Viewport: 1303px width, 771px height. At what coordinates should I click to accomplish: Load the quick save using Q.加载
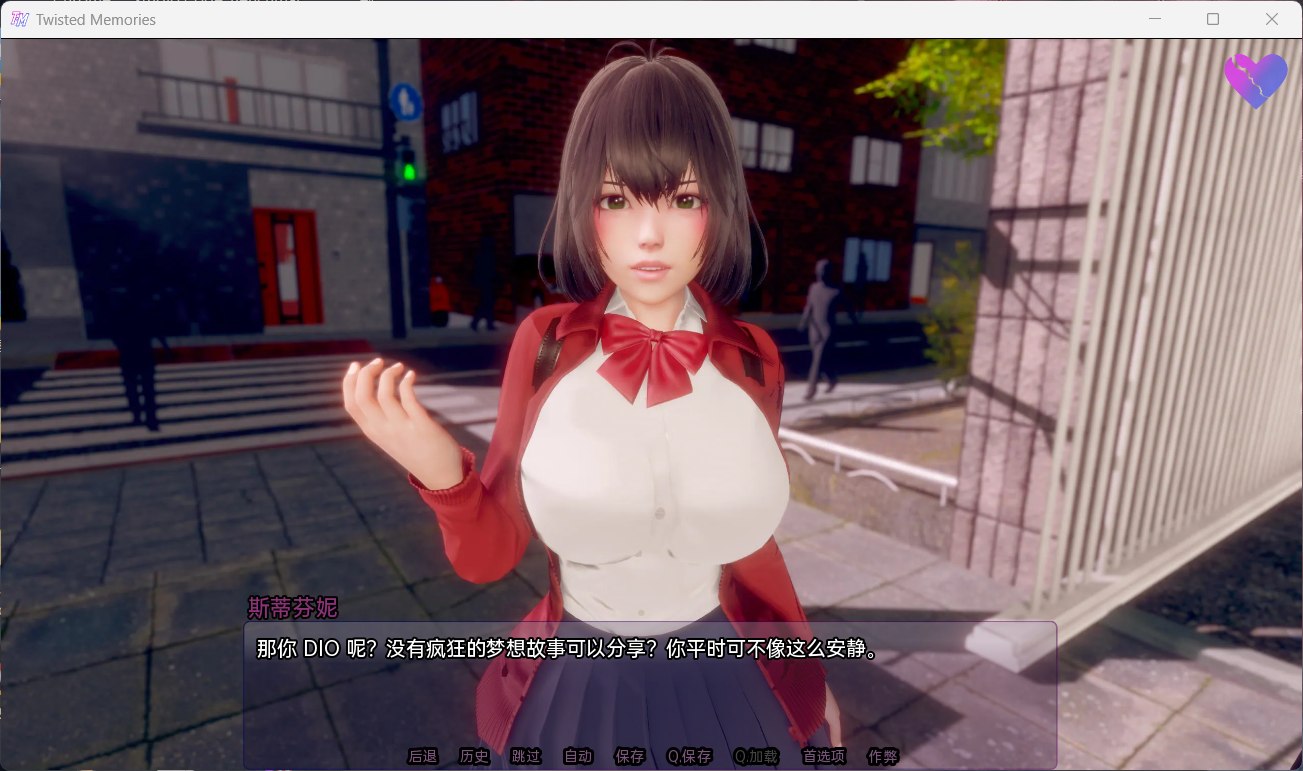pos(755,757)
